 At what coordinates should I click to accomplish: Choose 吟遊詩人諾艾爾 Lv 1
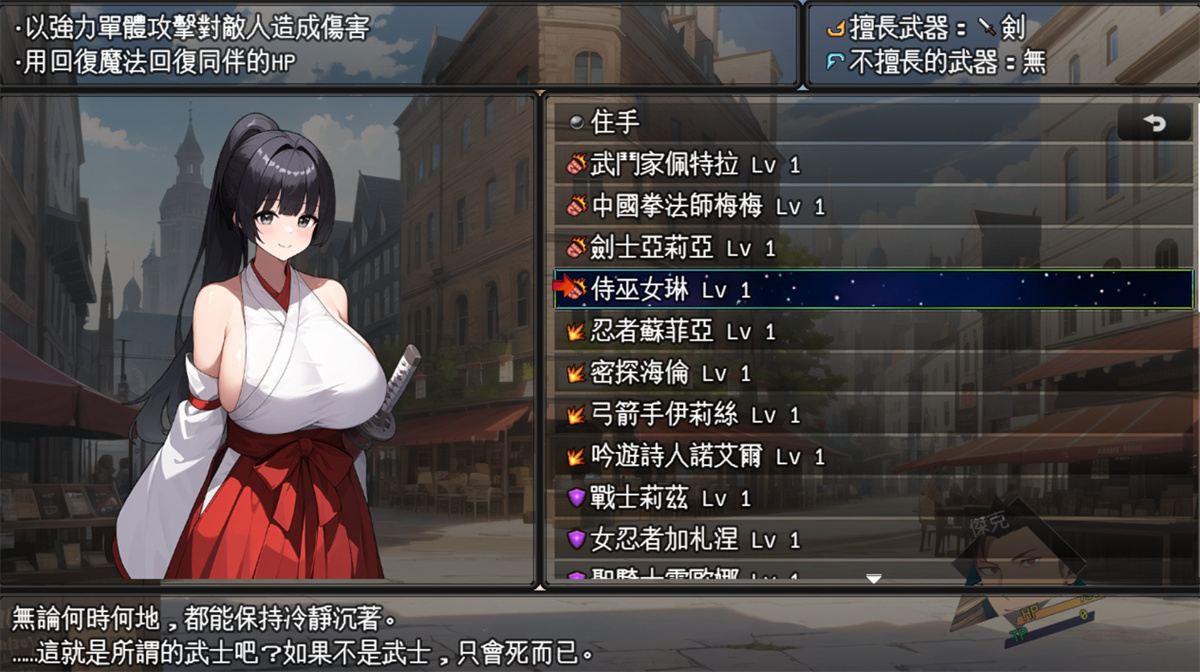click(x=708, y=457)
